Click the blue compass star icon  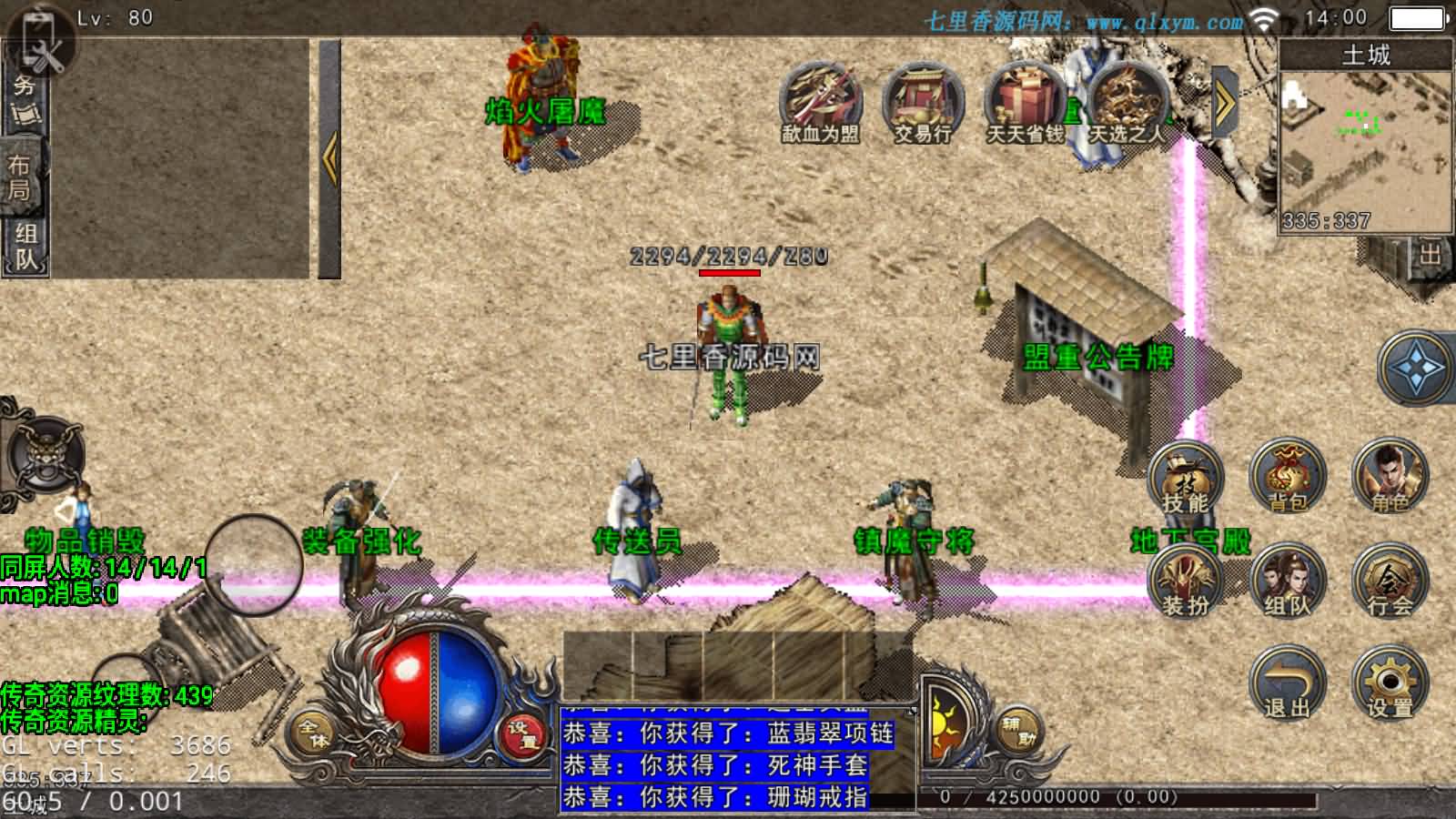click(1416, 369)
